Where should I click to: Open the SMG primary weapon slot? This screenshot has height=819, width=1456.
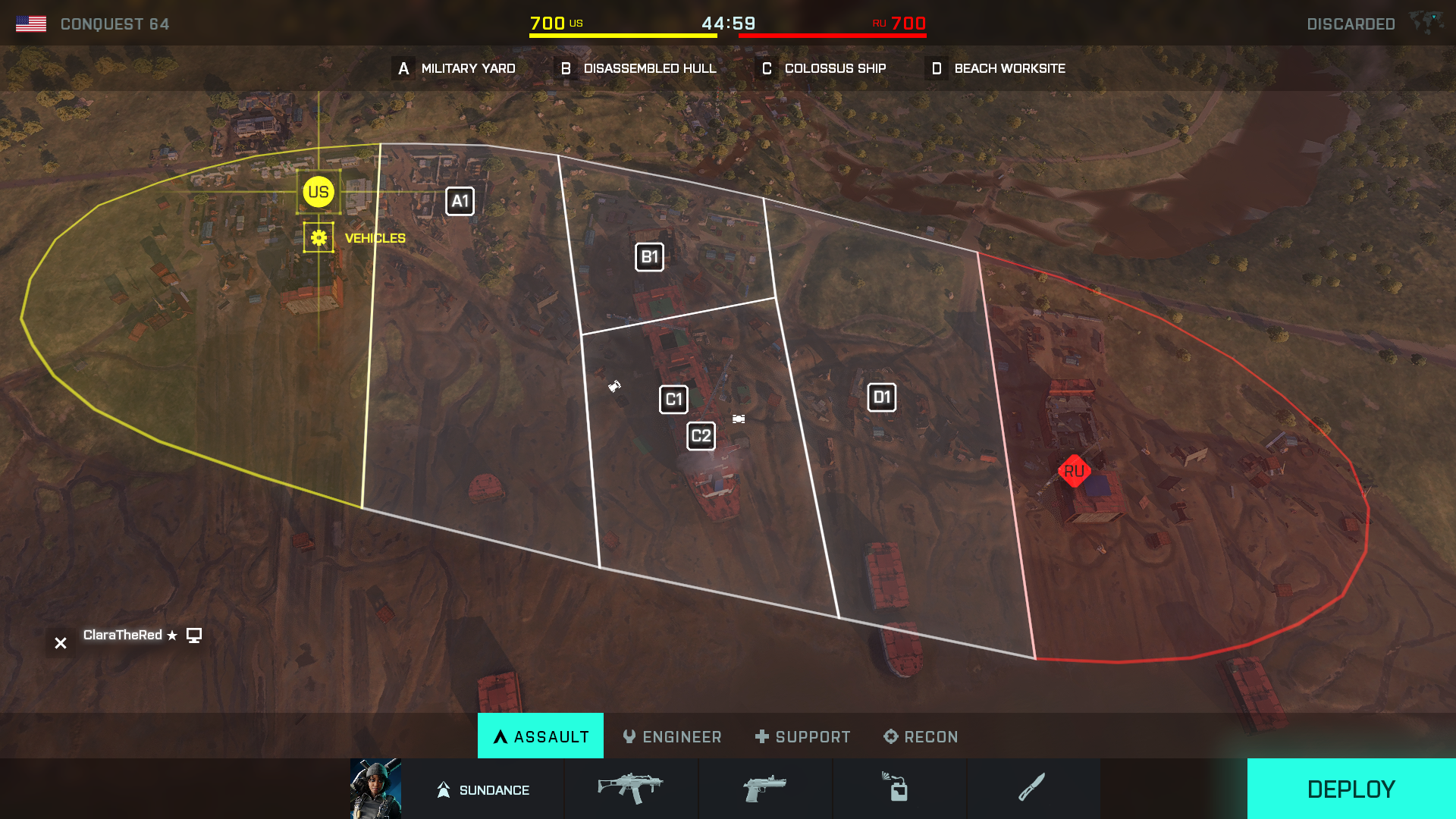tap(631, 789)
